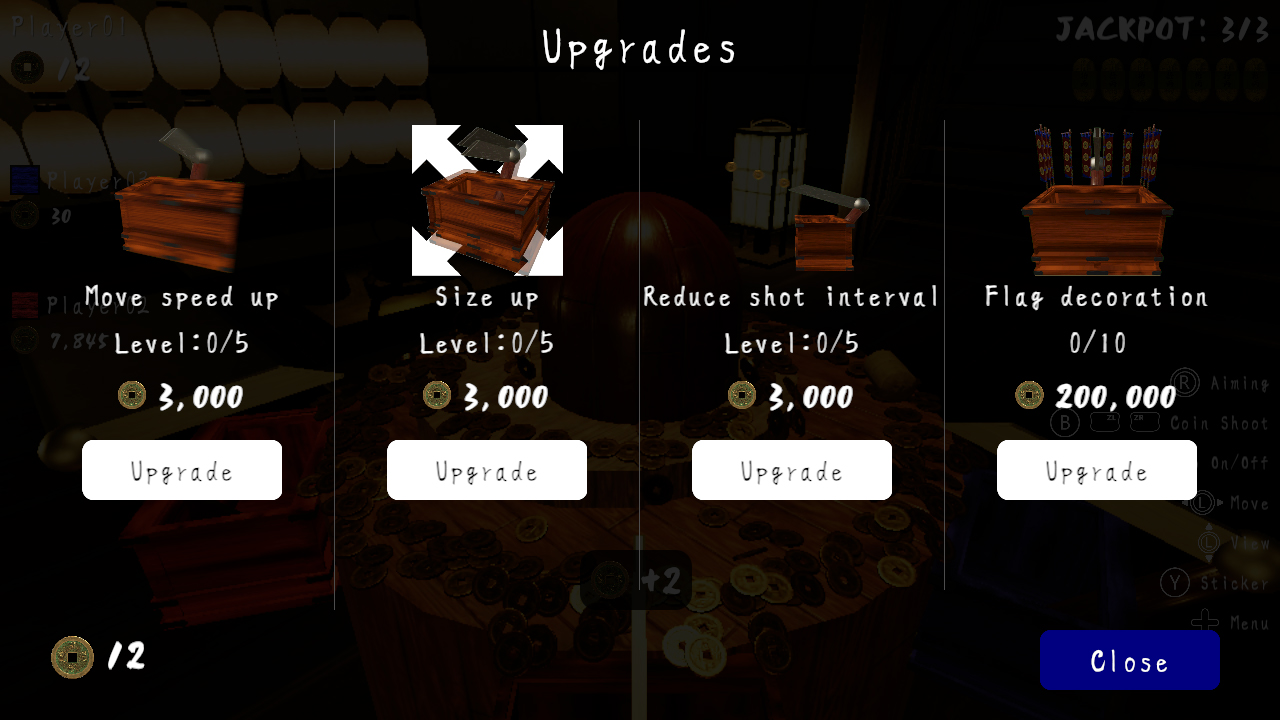
Task: Click the Upgrades title header
Action: (639, 47)
